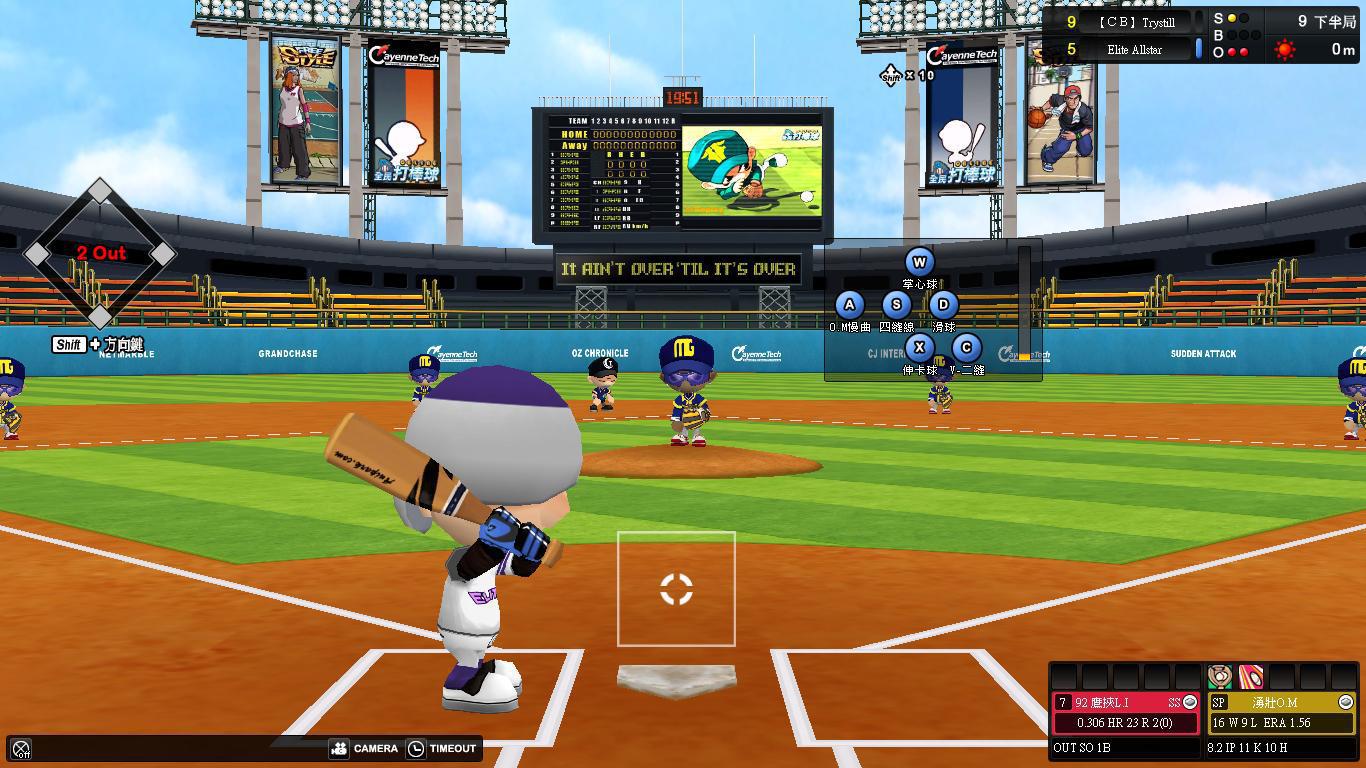1366x768 pixels.
Task: Select the pink striped ball skill icon
Action: click(x=1250, y=677)
